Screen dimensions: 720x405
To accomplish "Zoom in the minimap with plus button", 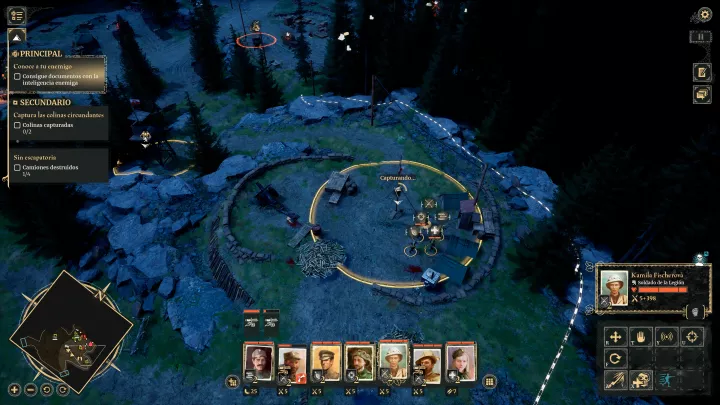I will tap(15, 388).
